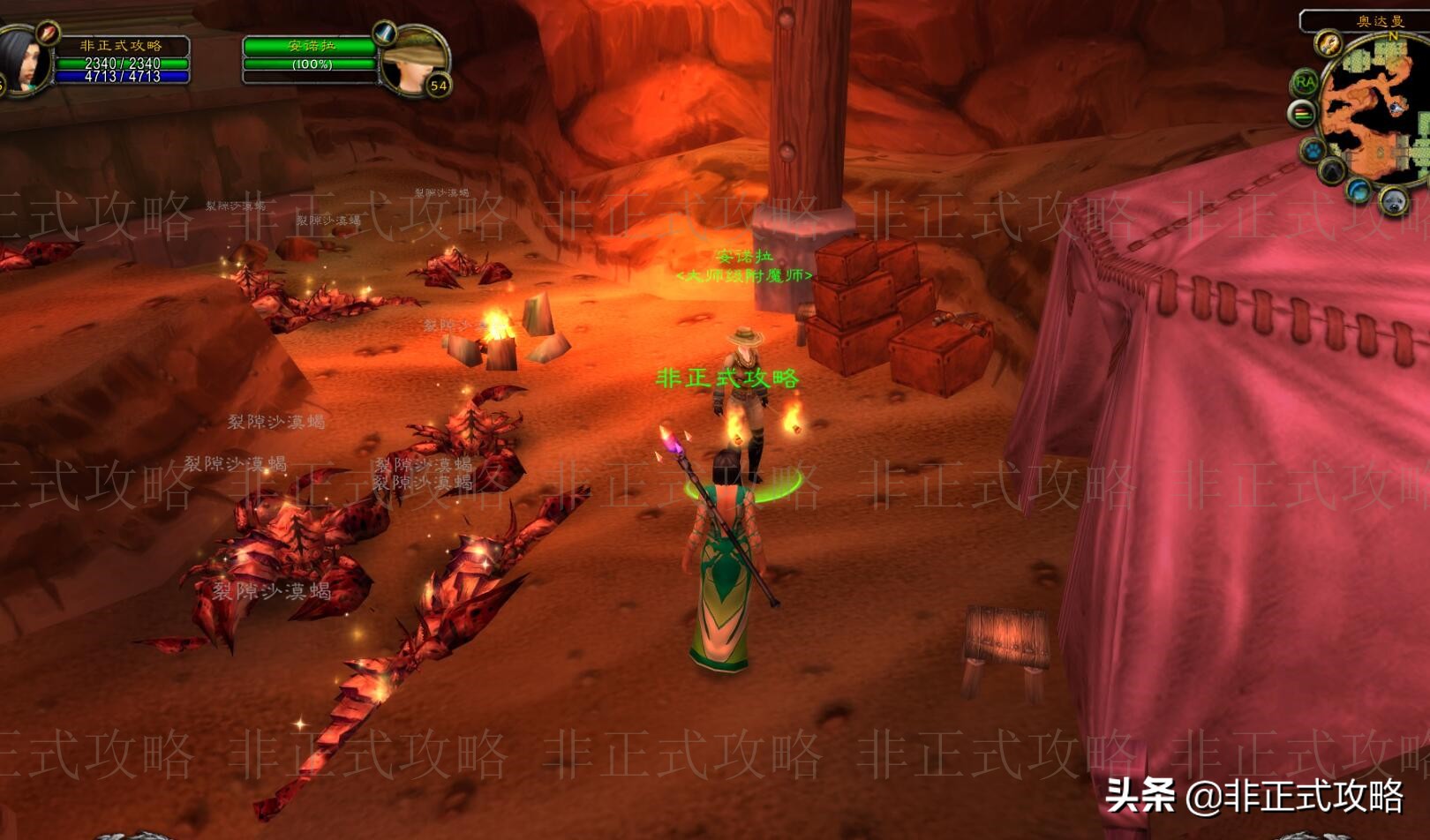Click the red item icon on player frame
The width and height of the screenshot is (1430, 840).
49,34
